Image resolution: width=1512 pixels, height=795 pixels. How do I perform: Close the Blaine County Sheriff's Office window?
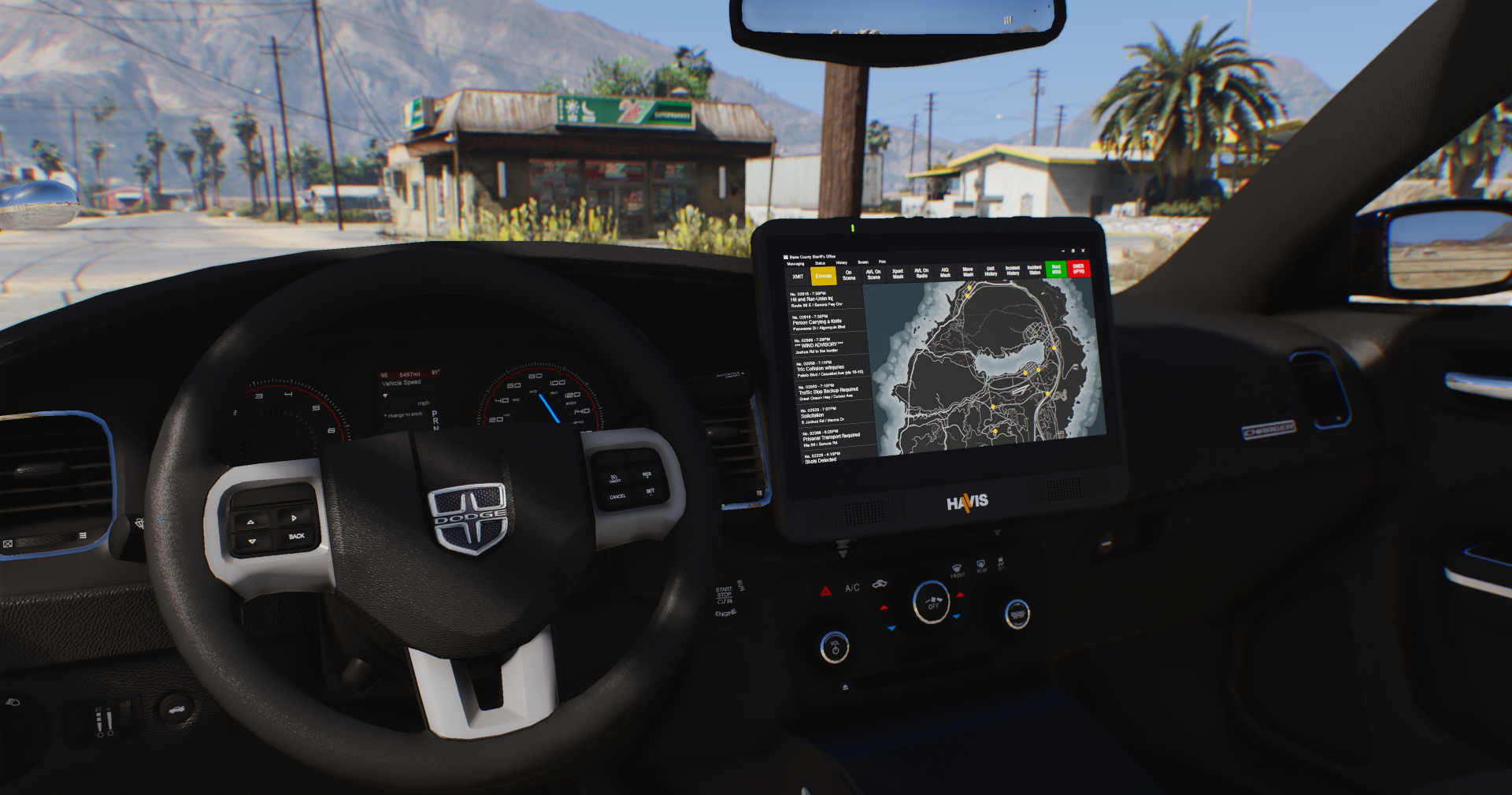pyautogui.click(x=1083, y=251)
